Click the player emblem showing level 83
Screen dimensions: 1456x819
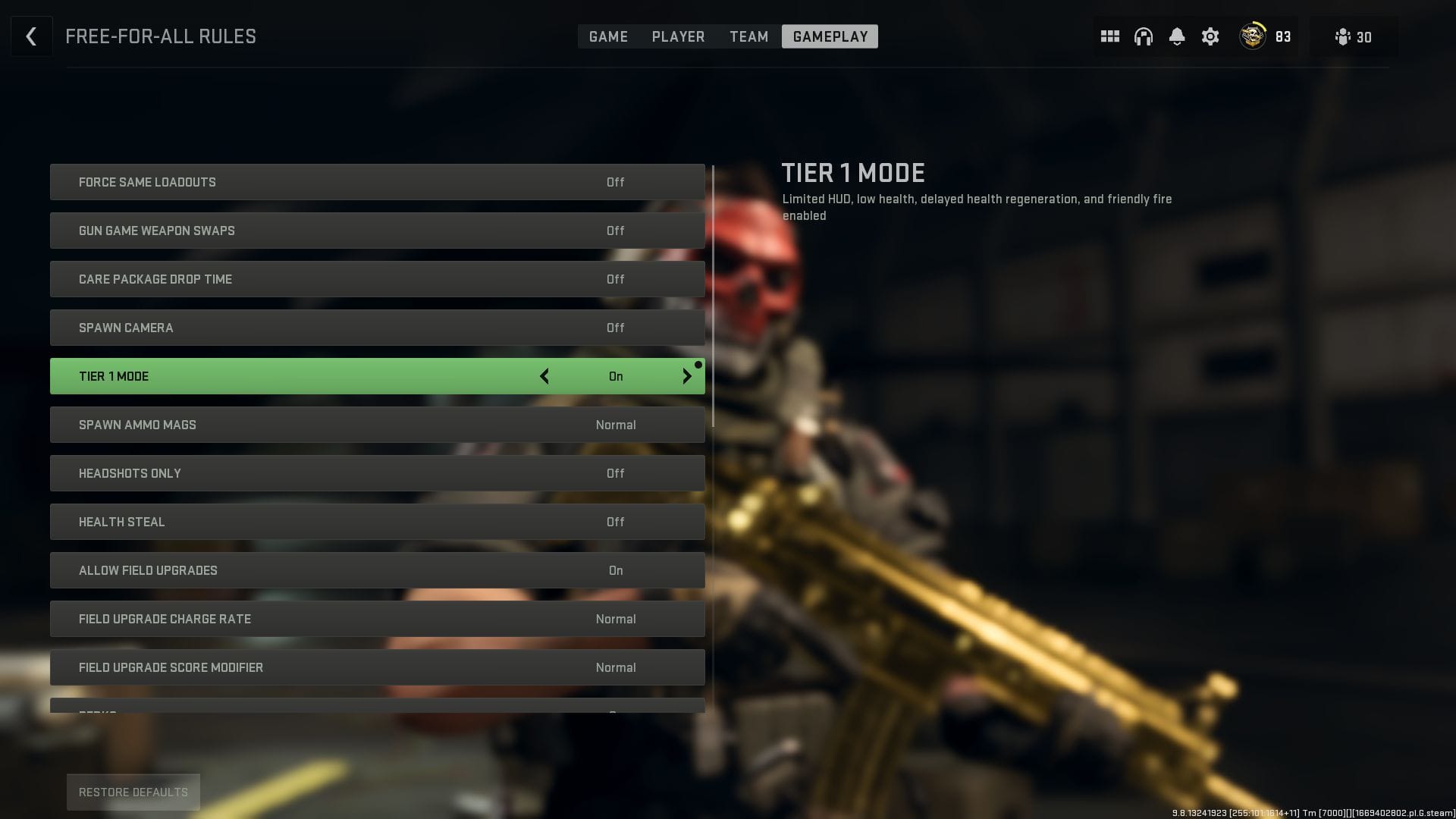1251,36
